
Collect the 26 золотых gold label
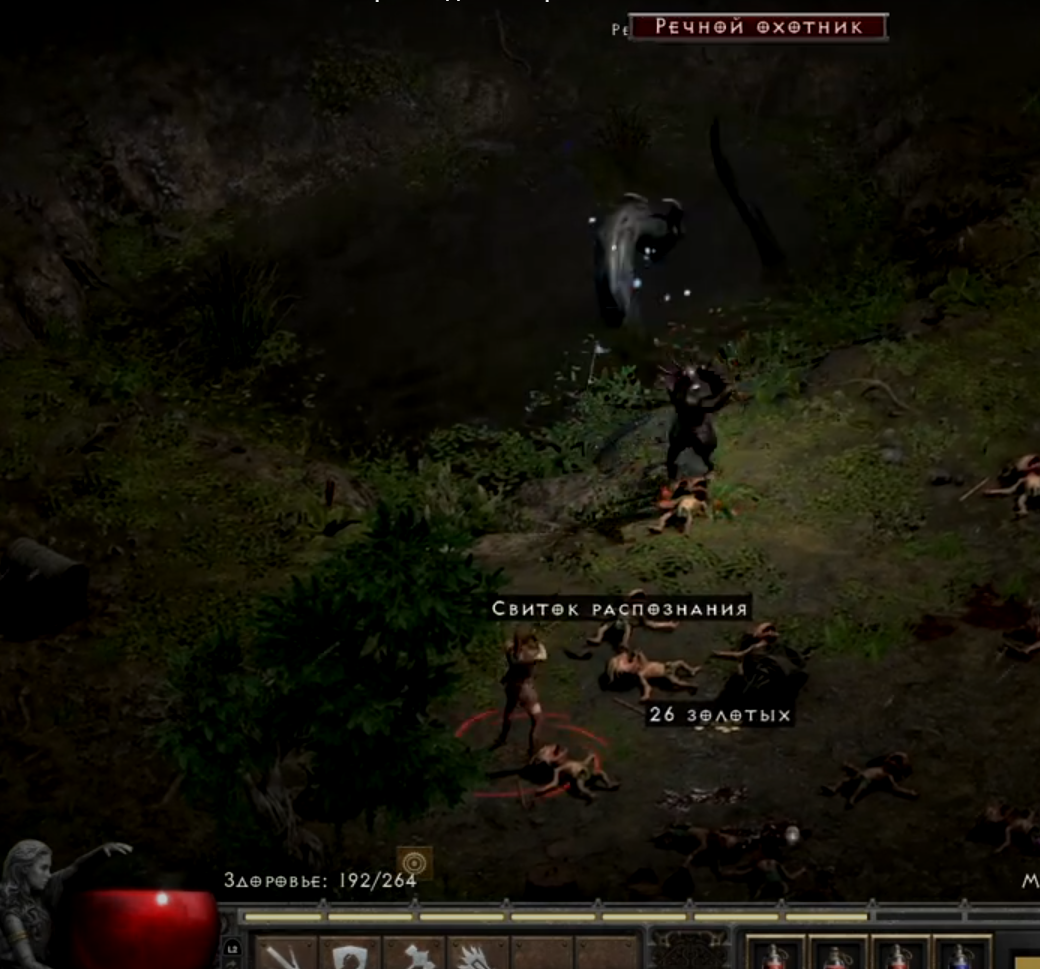point(720,715)
